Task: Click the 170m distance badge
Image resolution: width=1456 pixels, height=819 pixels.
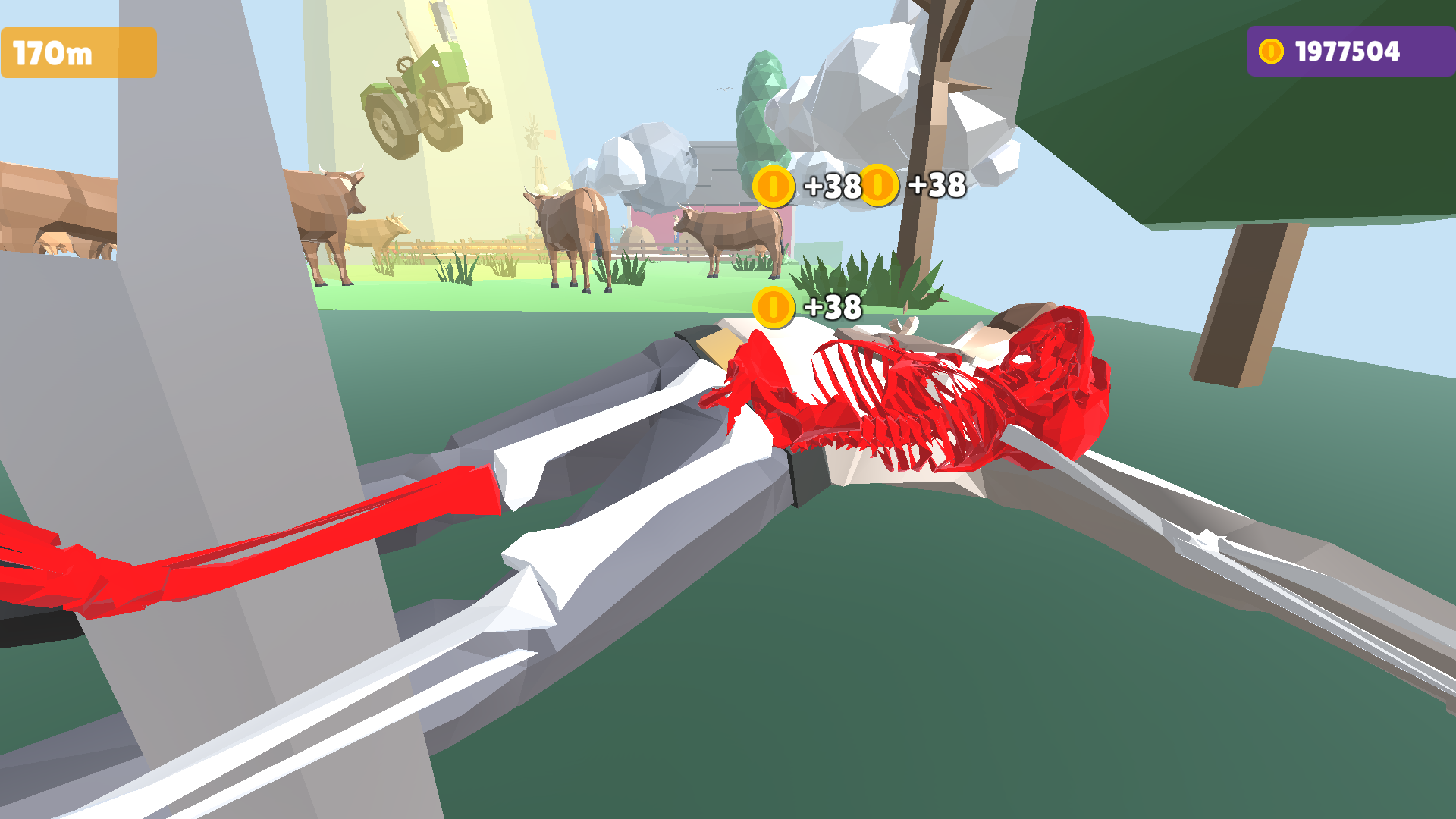Action: [x=76, y=52]
